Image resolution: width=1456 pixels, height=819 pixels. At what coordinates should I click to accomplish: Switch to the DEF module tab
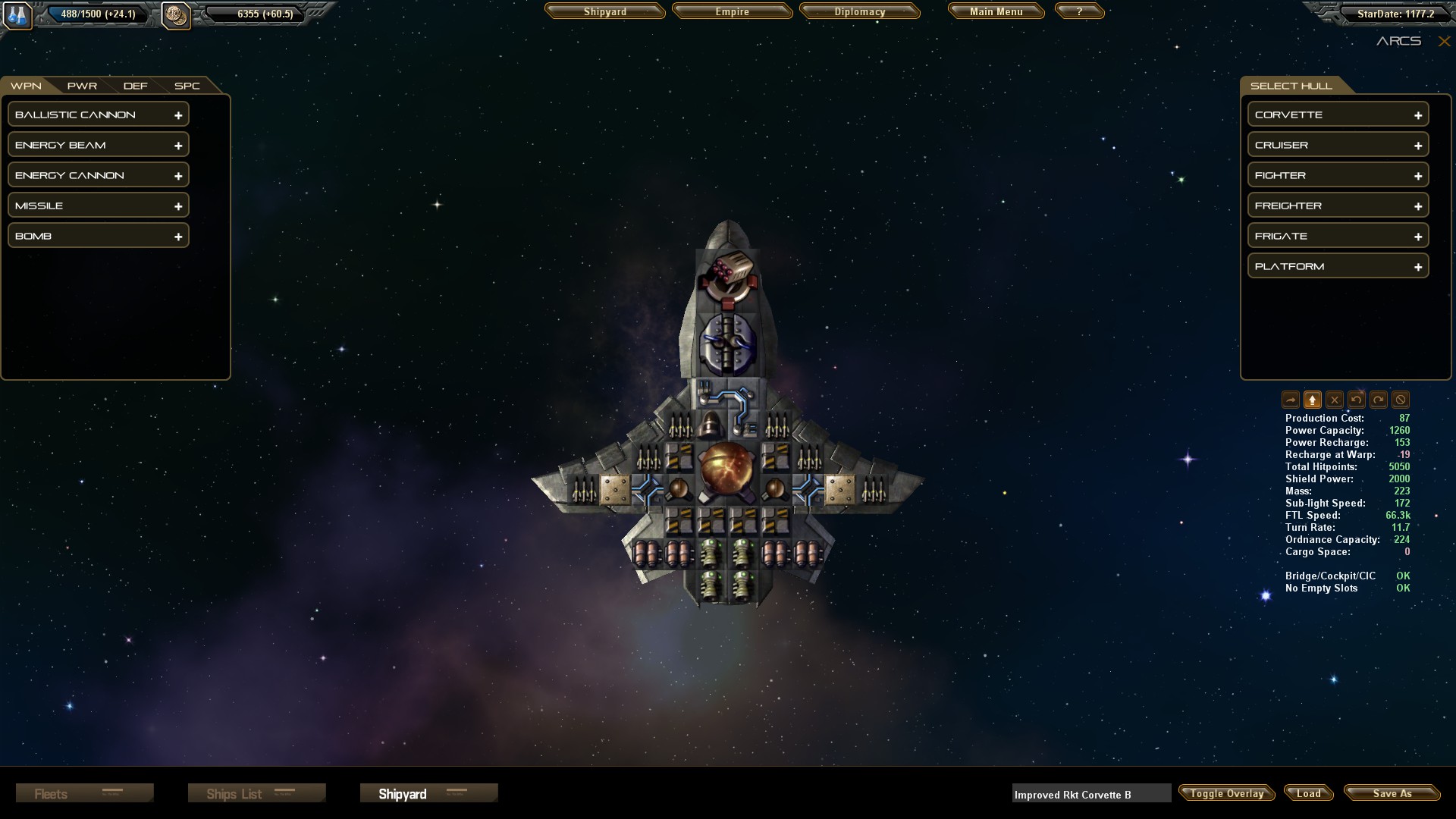[x=135, y=86]
